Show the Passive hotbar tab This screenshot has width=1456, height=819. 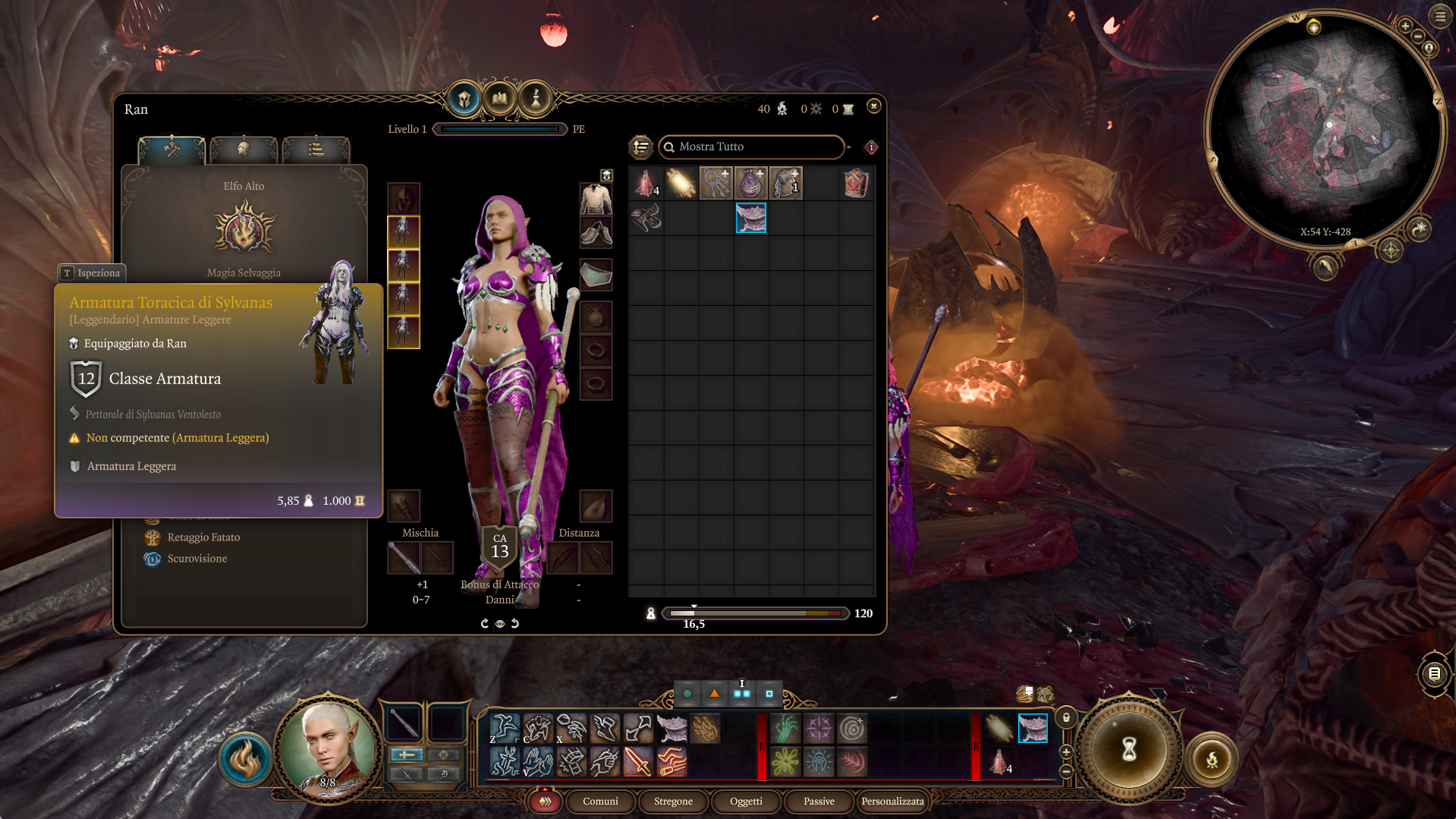[819, 801]
